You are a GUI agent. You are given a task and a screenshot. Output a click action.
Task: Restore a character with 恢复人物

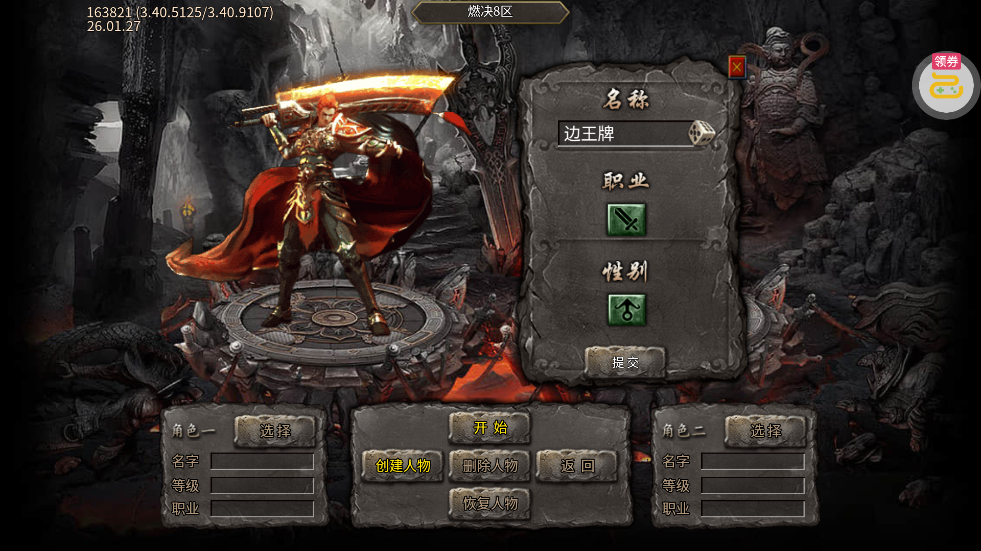pyautogui.click(x=490, y=502)
